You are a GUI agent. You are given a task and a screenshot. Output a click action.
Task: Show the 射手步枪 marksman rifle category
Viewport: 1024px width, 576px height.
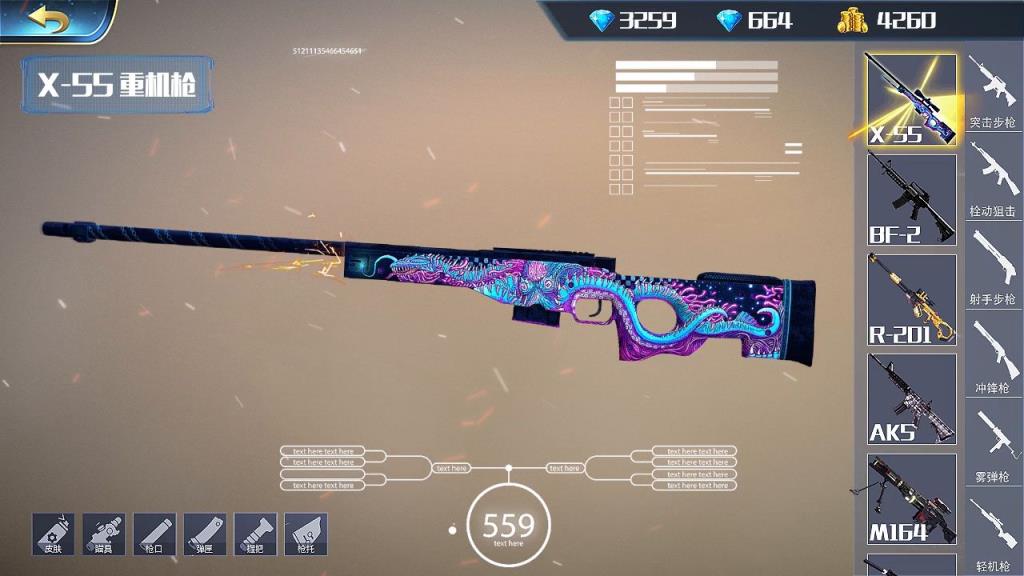(992, 268)
